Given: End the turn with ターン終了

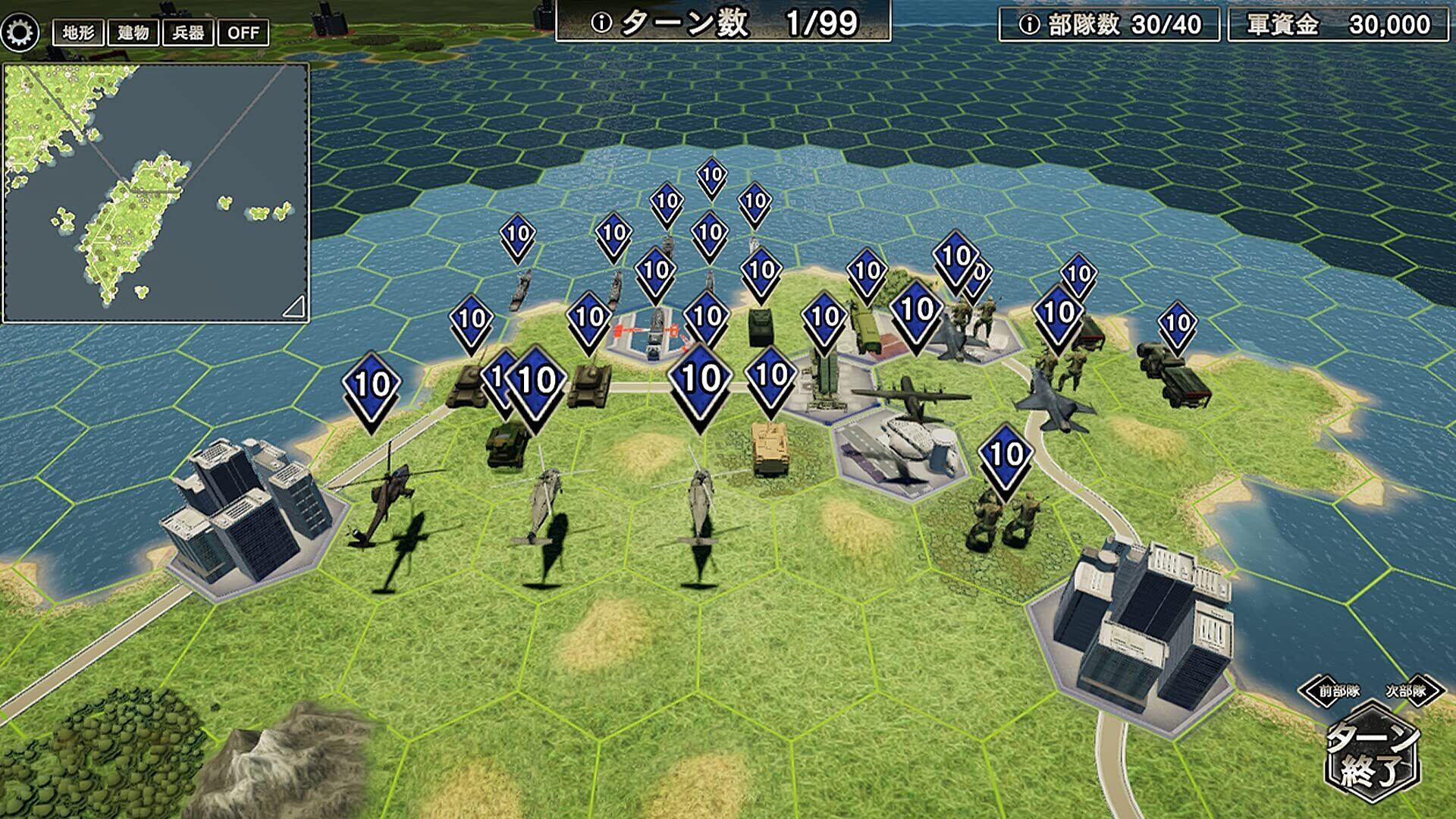Looking at the screenshot, I should (1373, 755).
